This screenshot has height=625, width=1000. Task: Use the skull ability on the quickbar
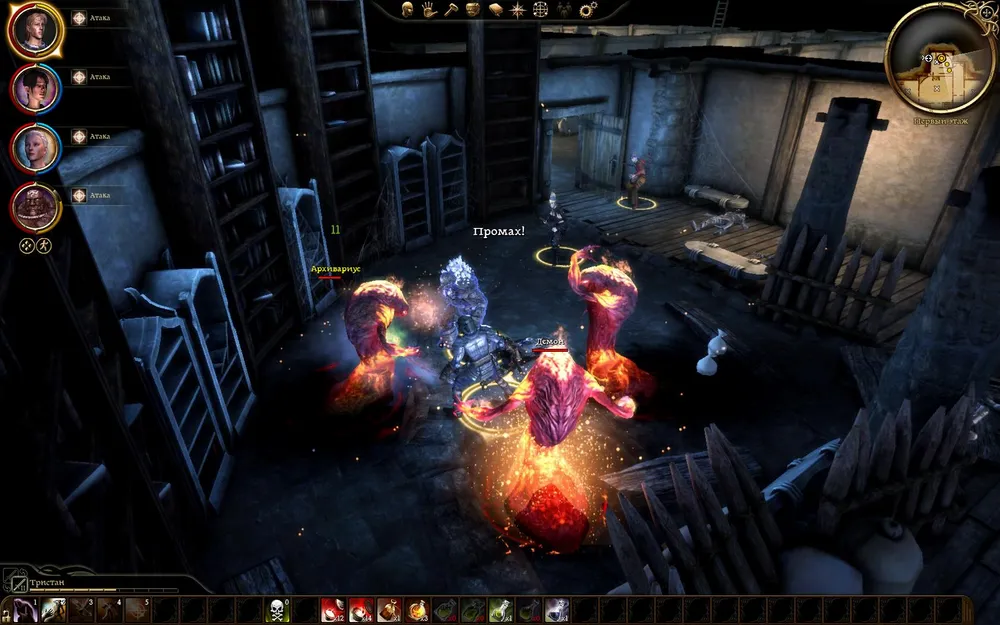coord(278,609)
